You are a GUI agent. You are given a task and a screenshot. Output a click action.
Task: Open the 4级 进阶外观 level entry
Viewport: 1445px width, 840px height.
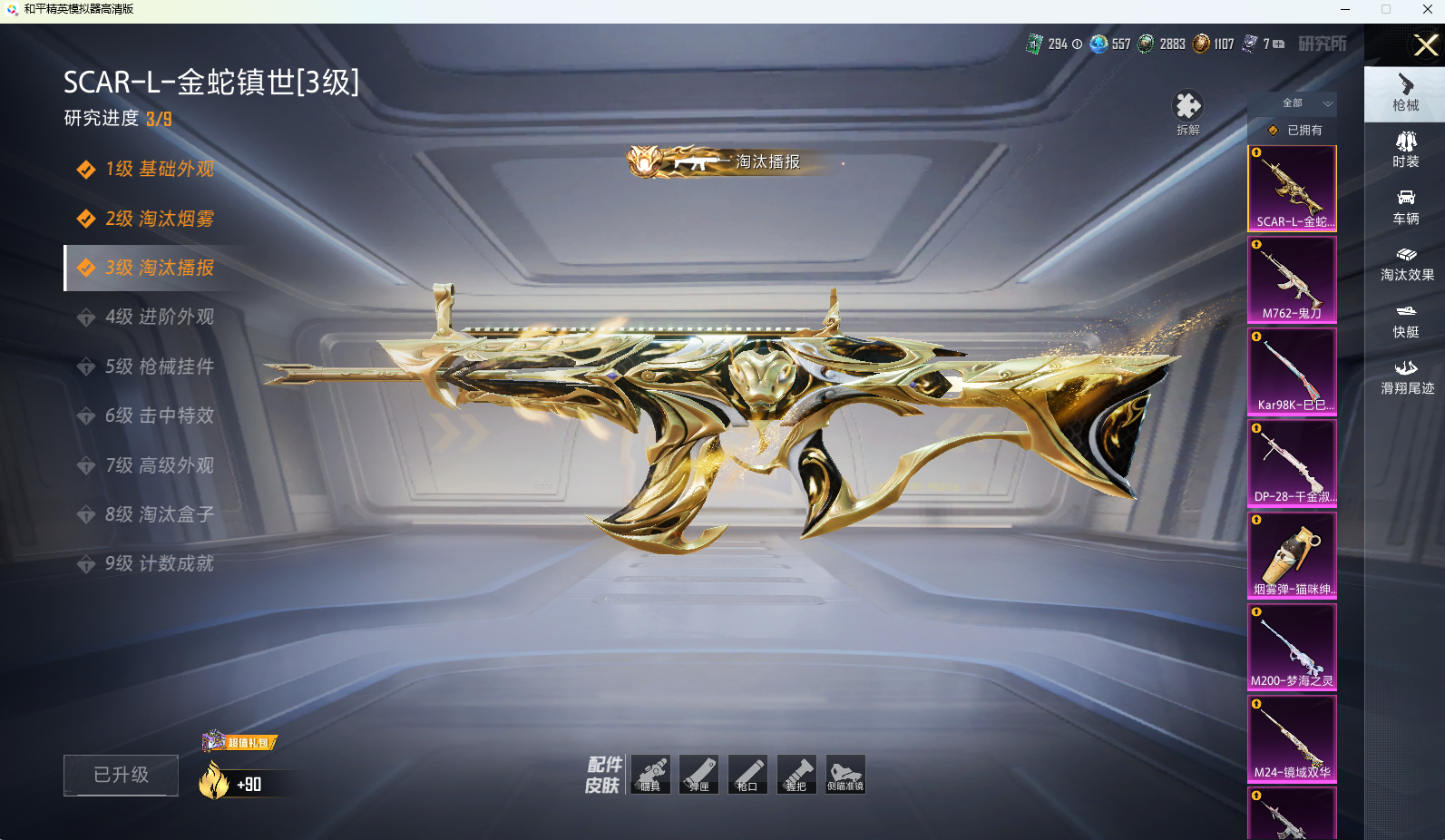tap(159, 317)
